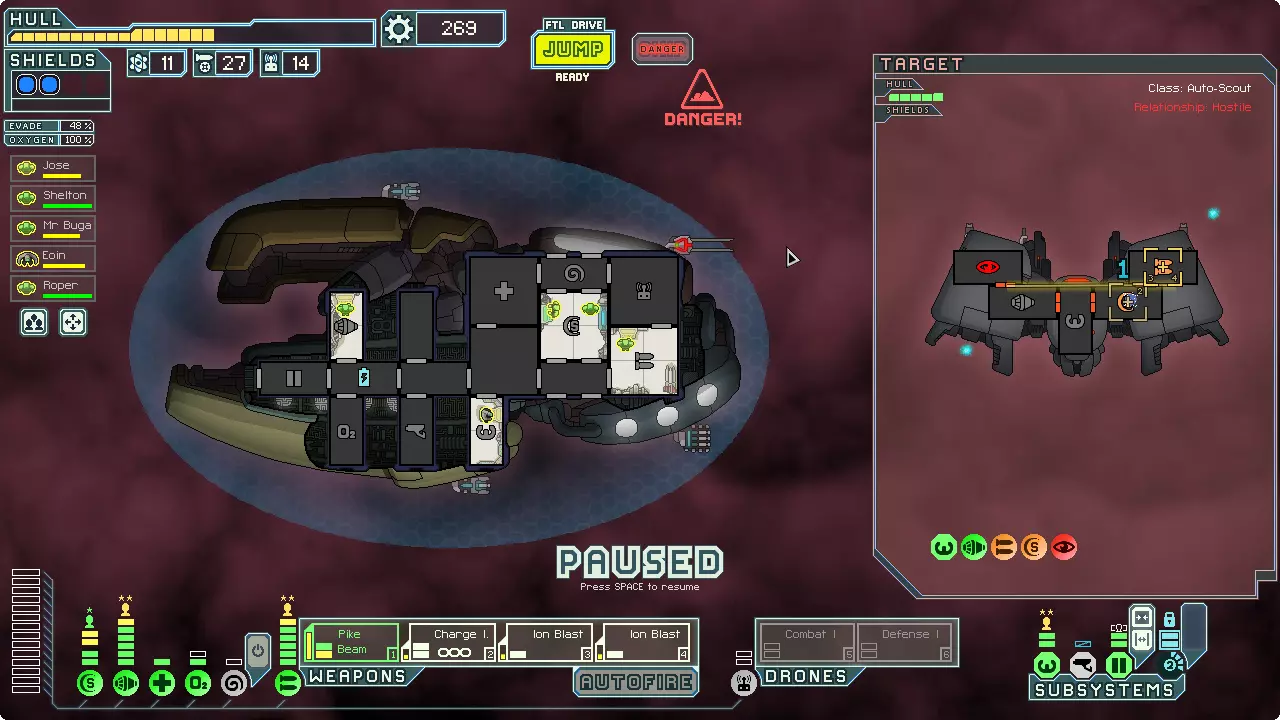The image size is (1280, 720).
Task: Select crew member Roper
Action: 53,288
